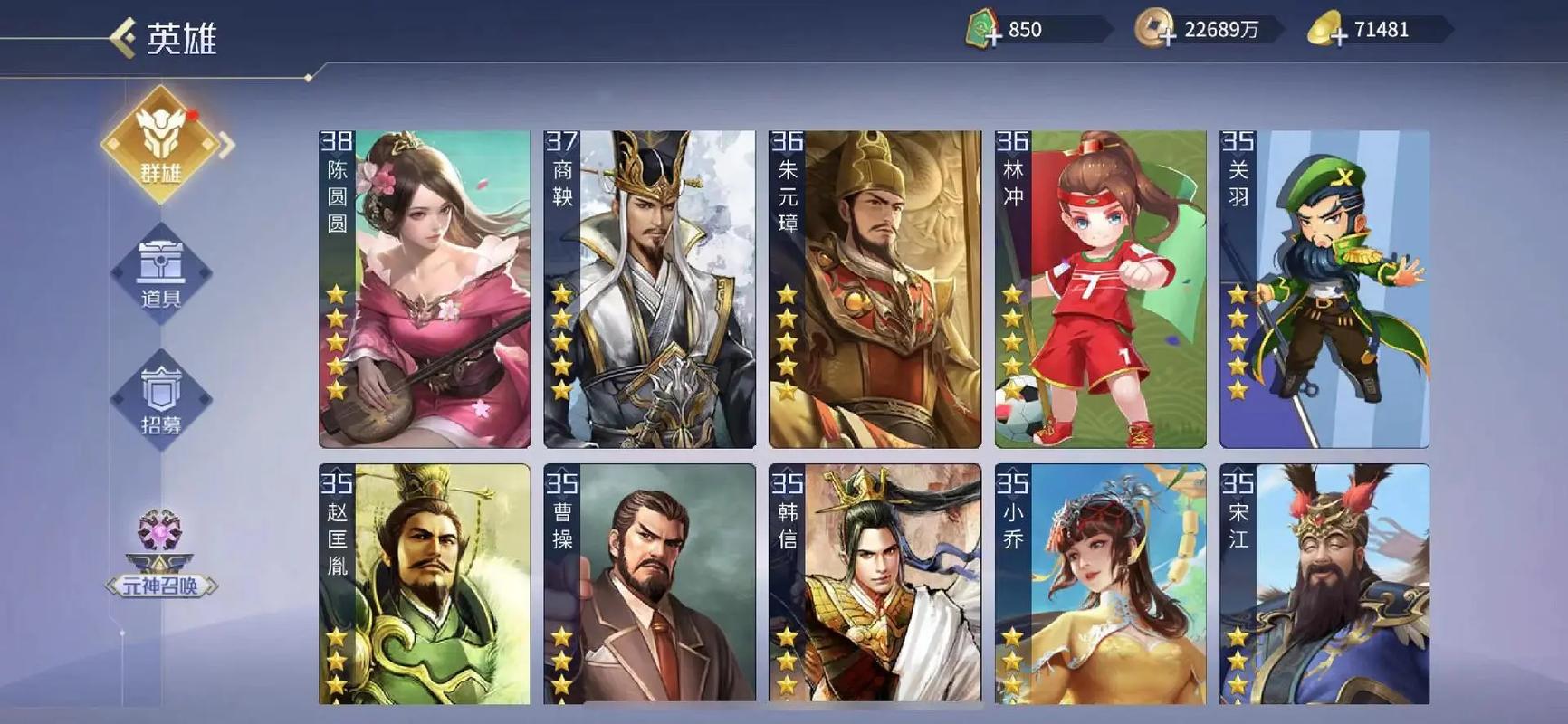1568x724 pixels.
Task: Select the 林冲 soccer hero card
Action: click(x=1100, y=289)
